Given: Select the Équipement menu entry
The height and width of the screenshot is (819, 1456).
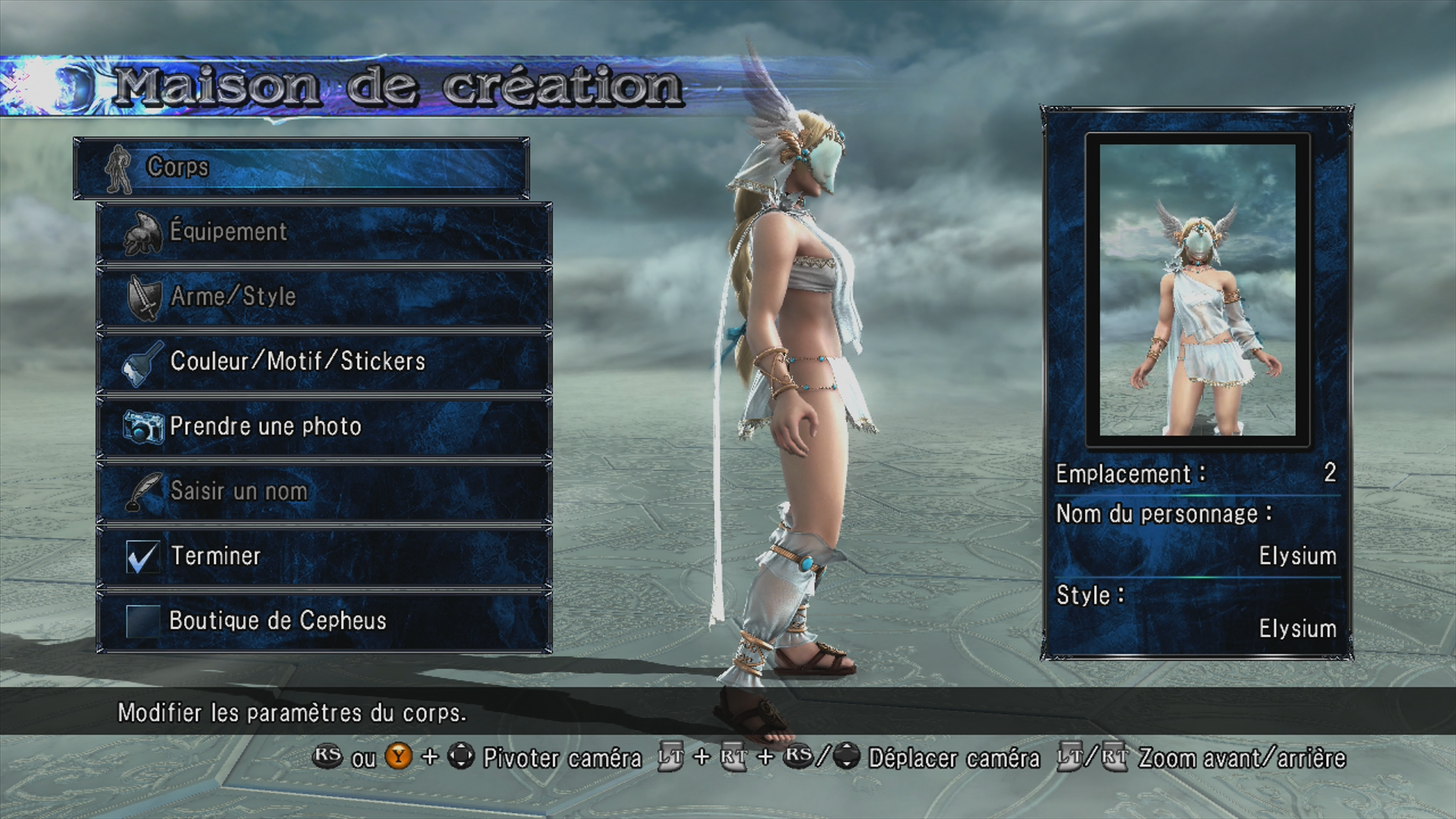Looking at the screenshot, I should (x=324, y=232).
